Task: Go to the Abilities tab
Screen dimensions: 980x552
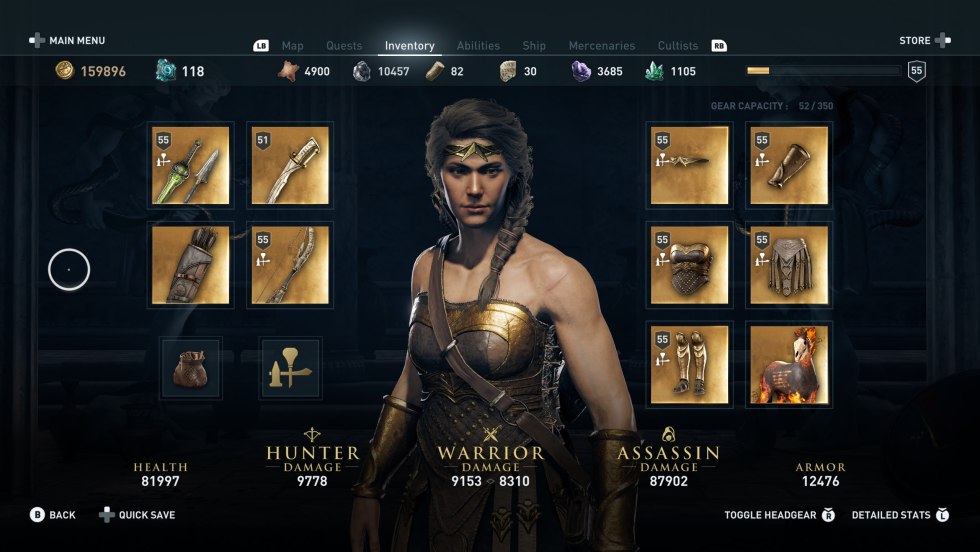Action: coord(478,46)
